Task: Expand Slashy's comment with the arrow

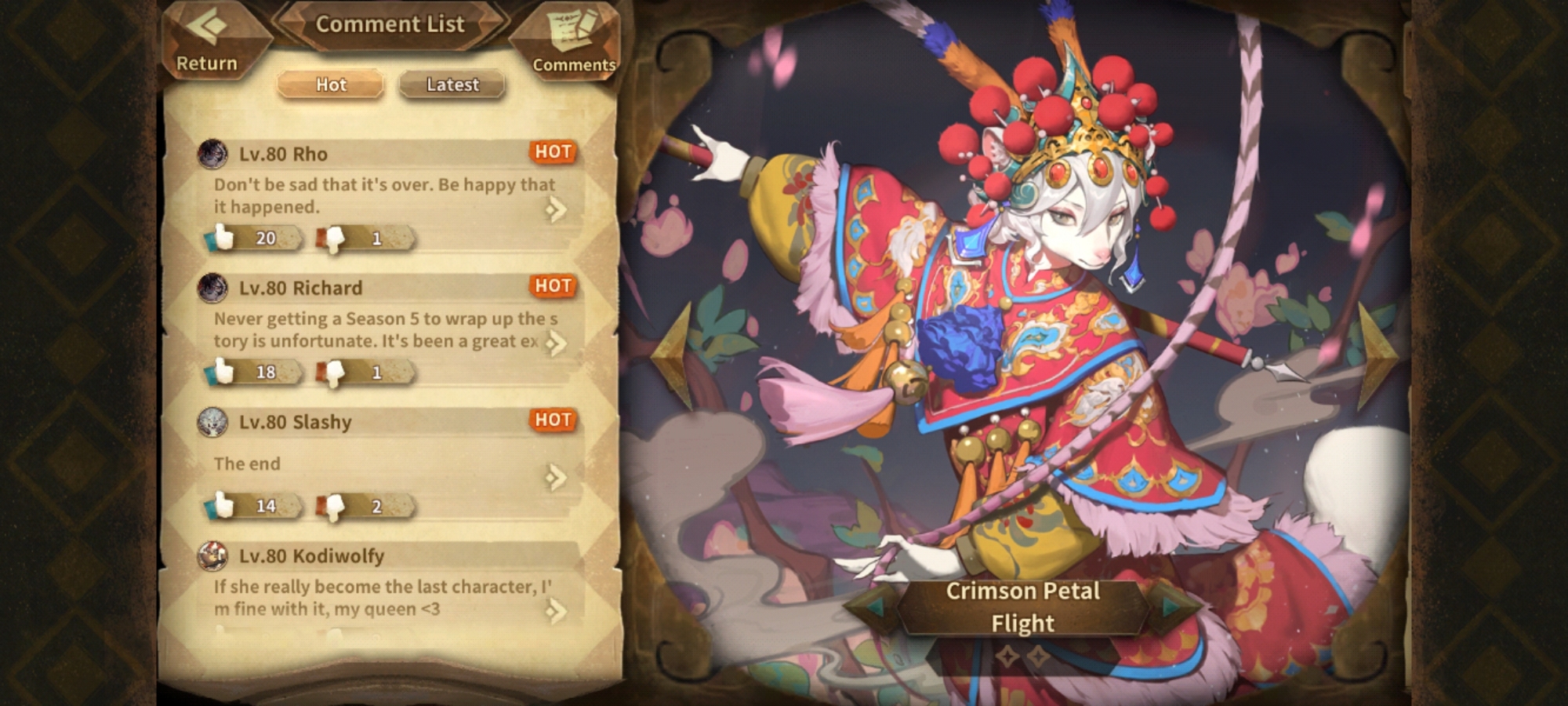Action: coord(556,477)
